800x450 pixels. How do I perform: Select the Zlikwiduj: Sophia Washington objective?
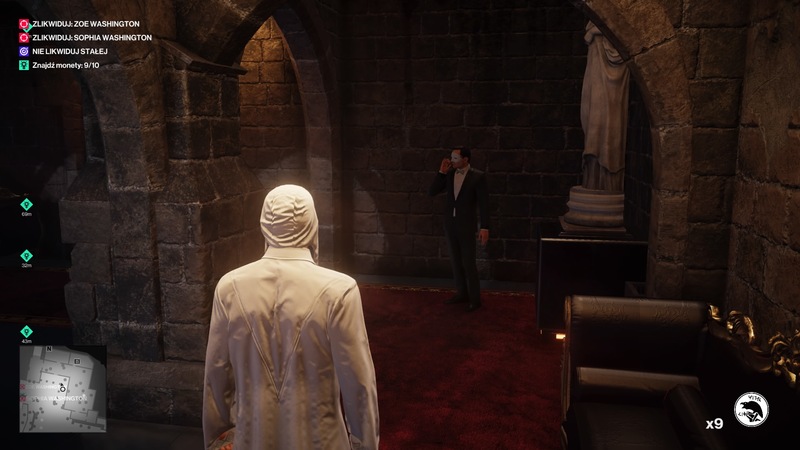click(85, 37)
